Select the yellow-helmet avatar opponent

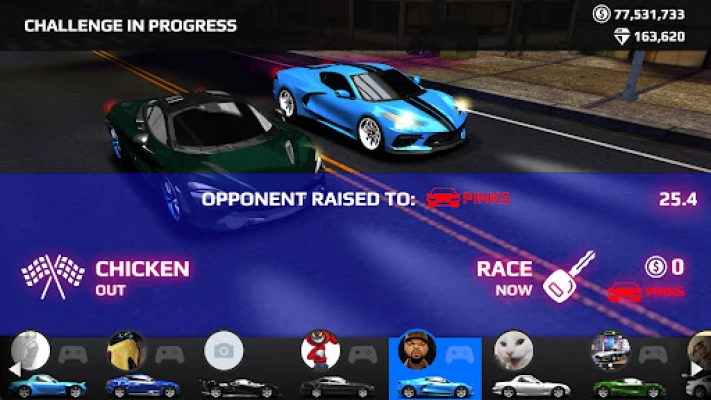click(142, 367)
